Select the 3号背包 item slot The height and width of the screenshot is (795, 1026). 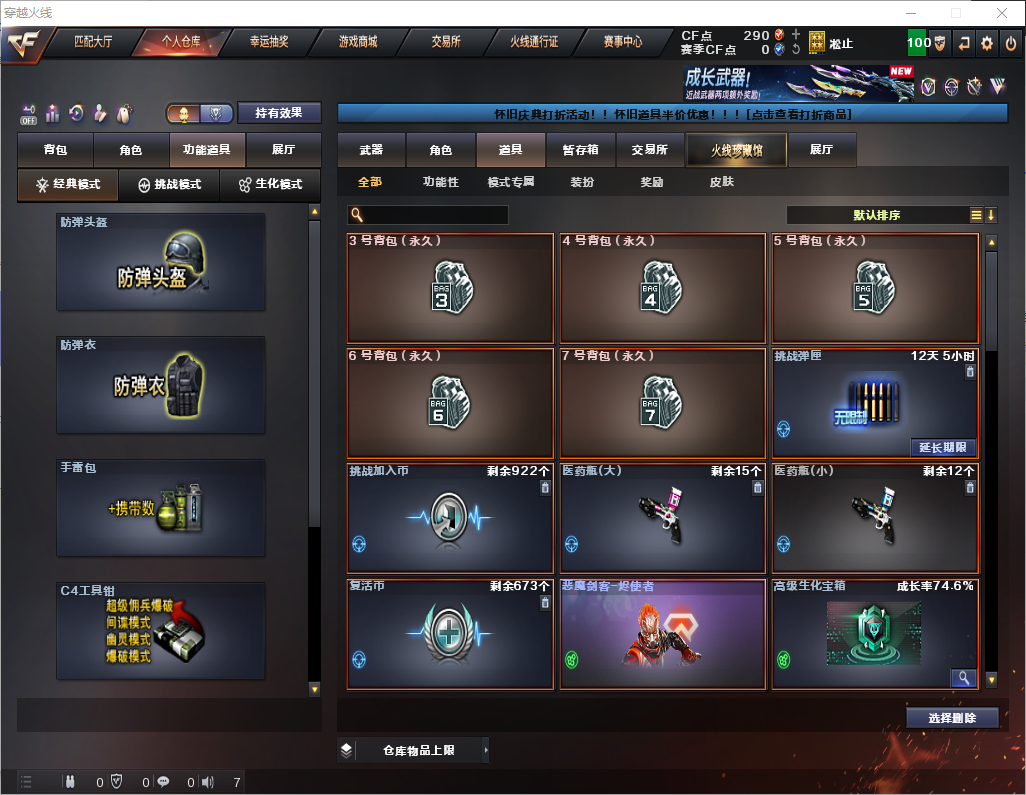(x=450, y=288)
